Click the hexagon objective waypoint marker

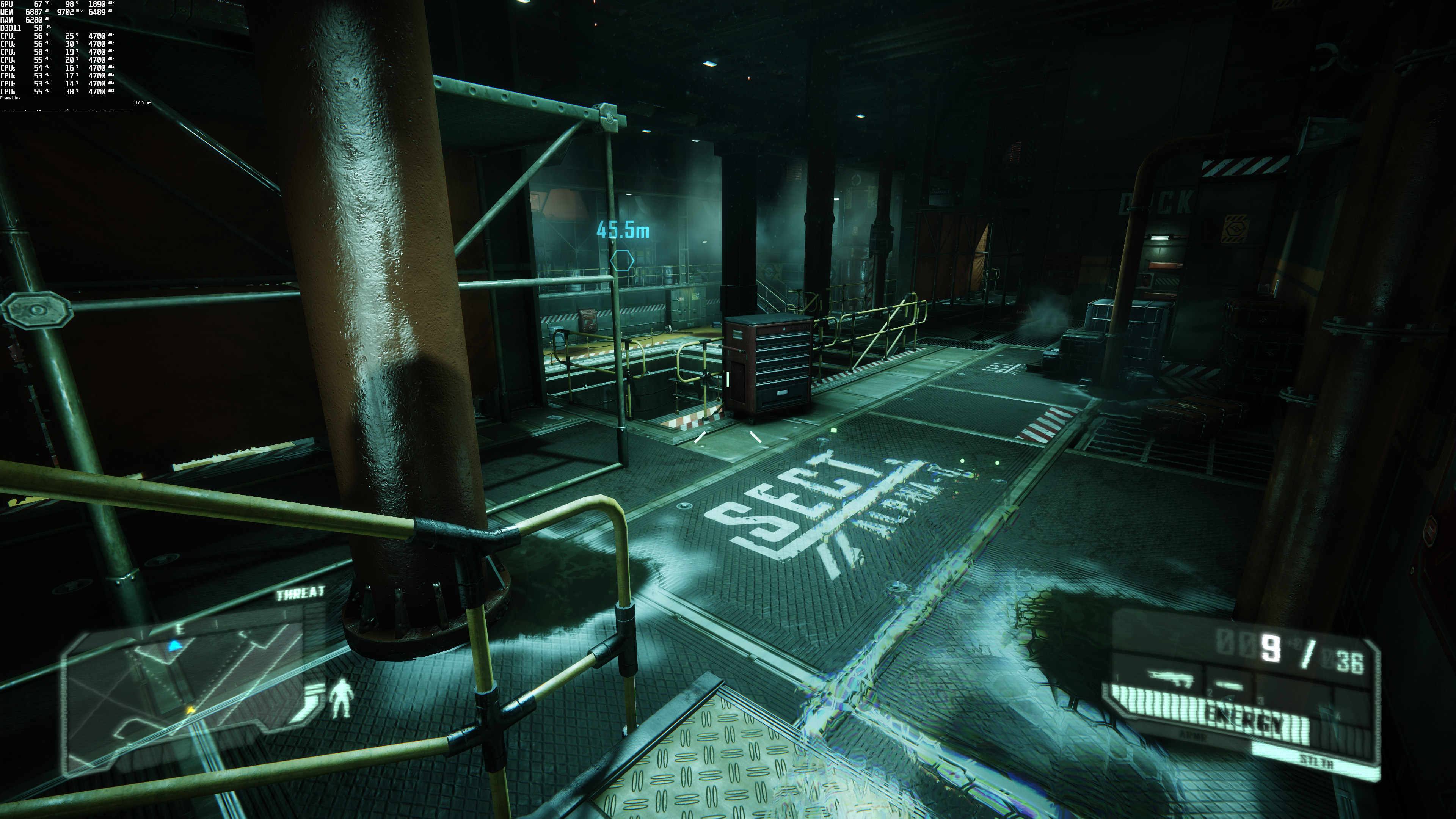click(622, 261)
